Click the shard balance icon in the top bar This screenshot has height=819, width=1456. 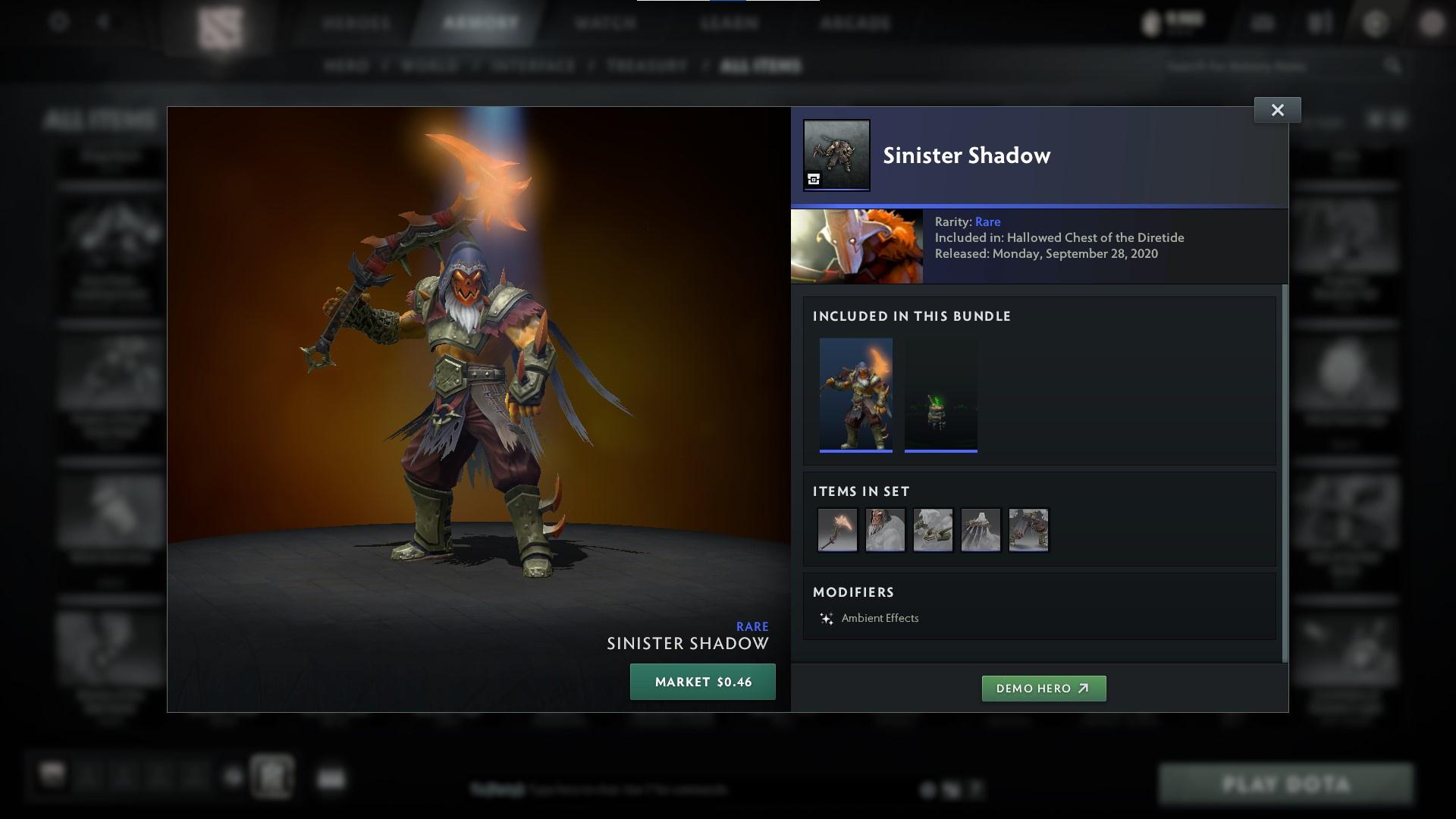click(1150, 23)
